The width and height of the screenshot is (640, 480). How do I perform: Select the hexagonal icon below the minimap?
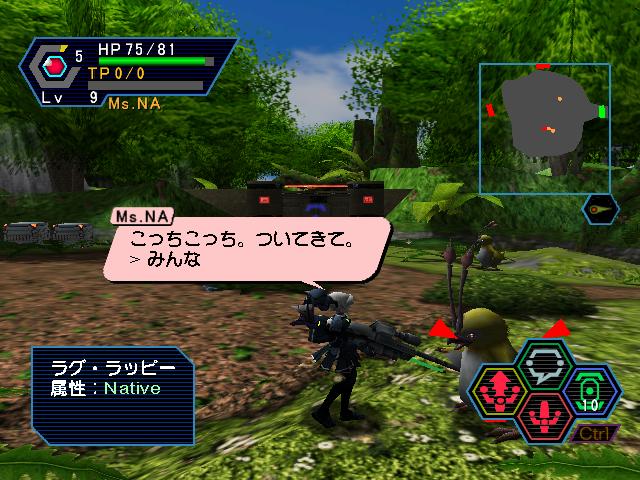point(599,210)
